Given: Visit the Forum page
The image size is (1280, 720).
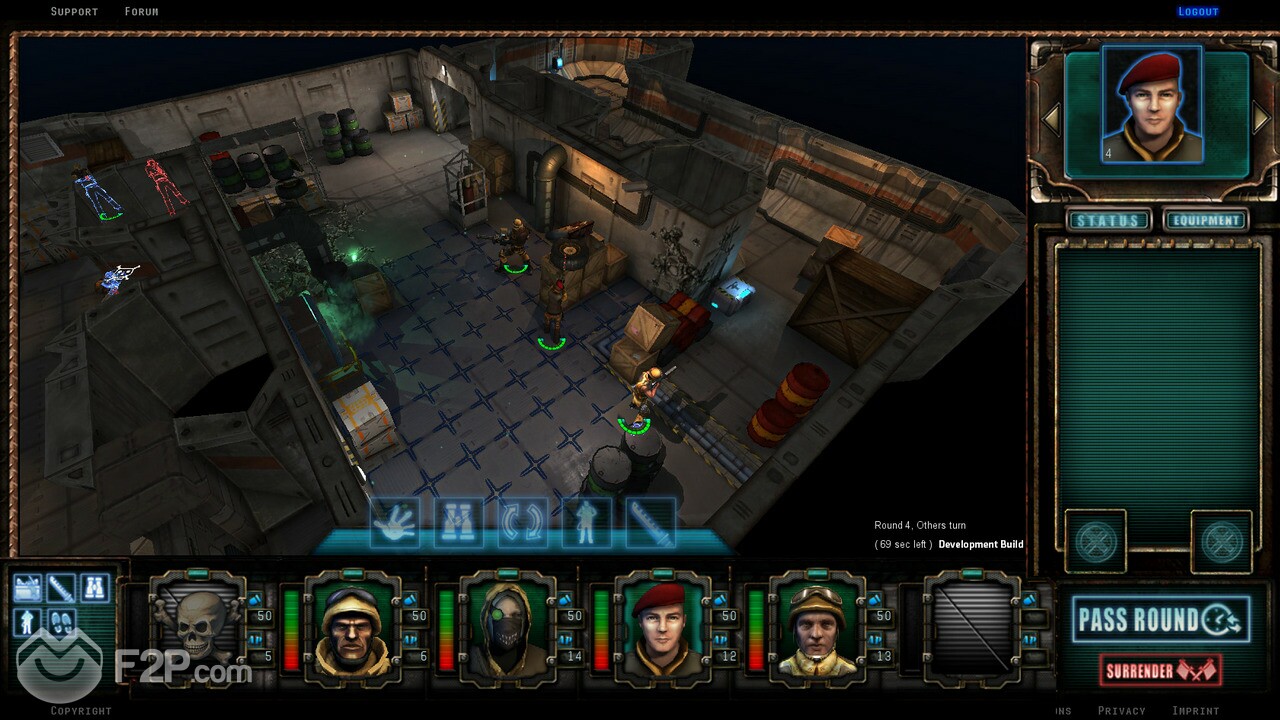Looking at the screenshot, I should 141,12.
